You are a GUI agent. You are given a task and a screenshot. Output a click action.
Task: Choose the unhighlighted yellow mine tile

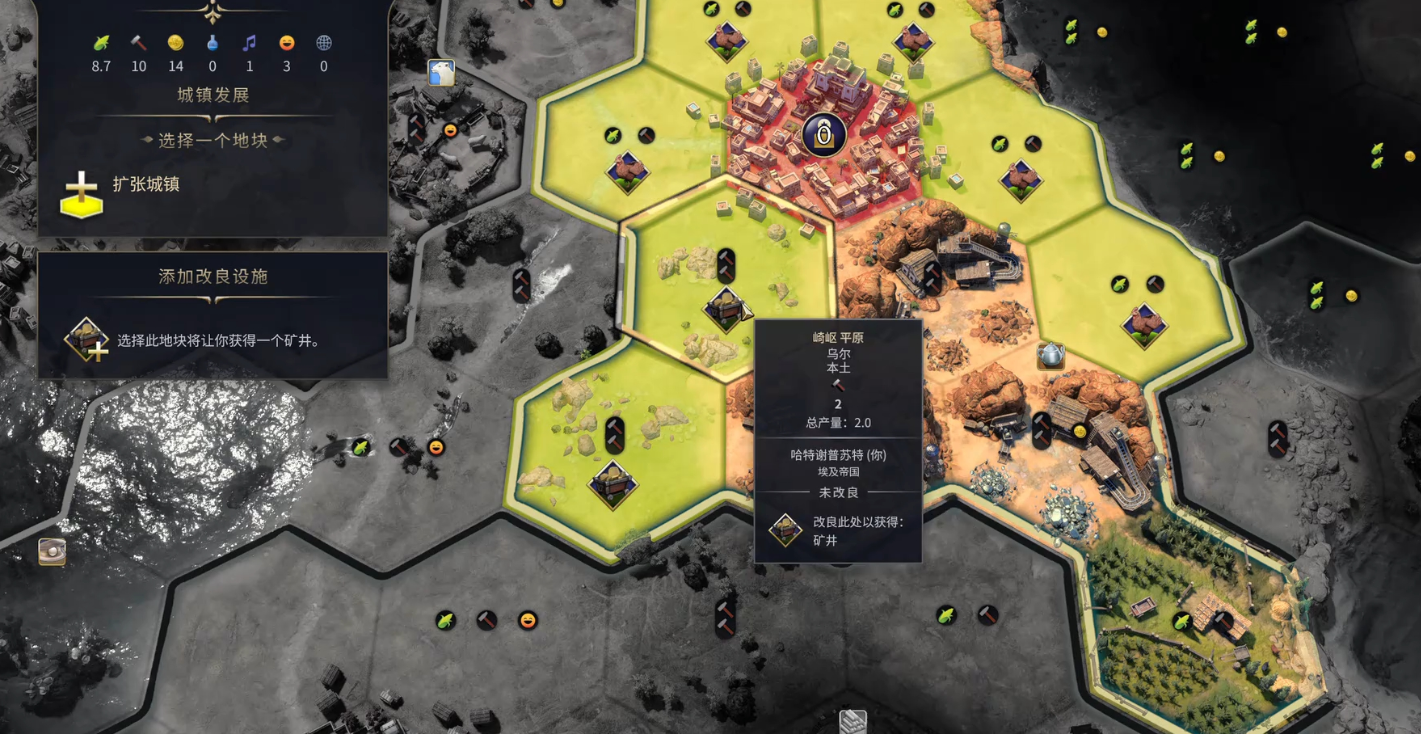pos(613,483)
